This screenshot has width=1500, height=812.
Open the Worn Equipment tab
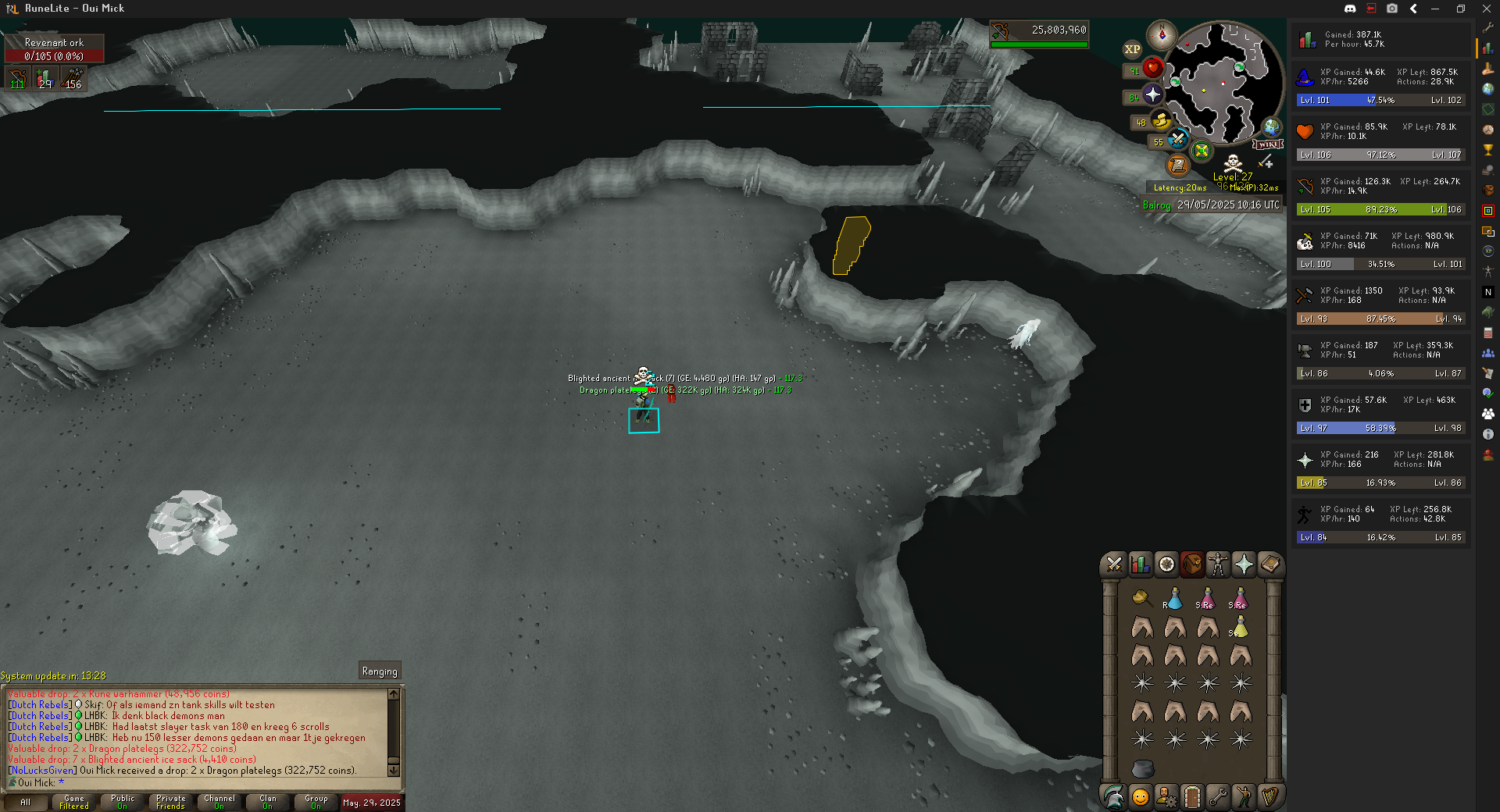coord(1217,564)
